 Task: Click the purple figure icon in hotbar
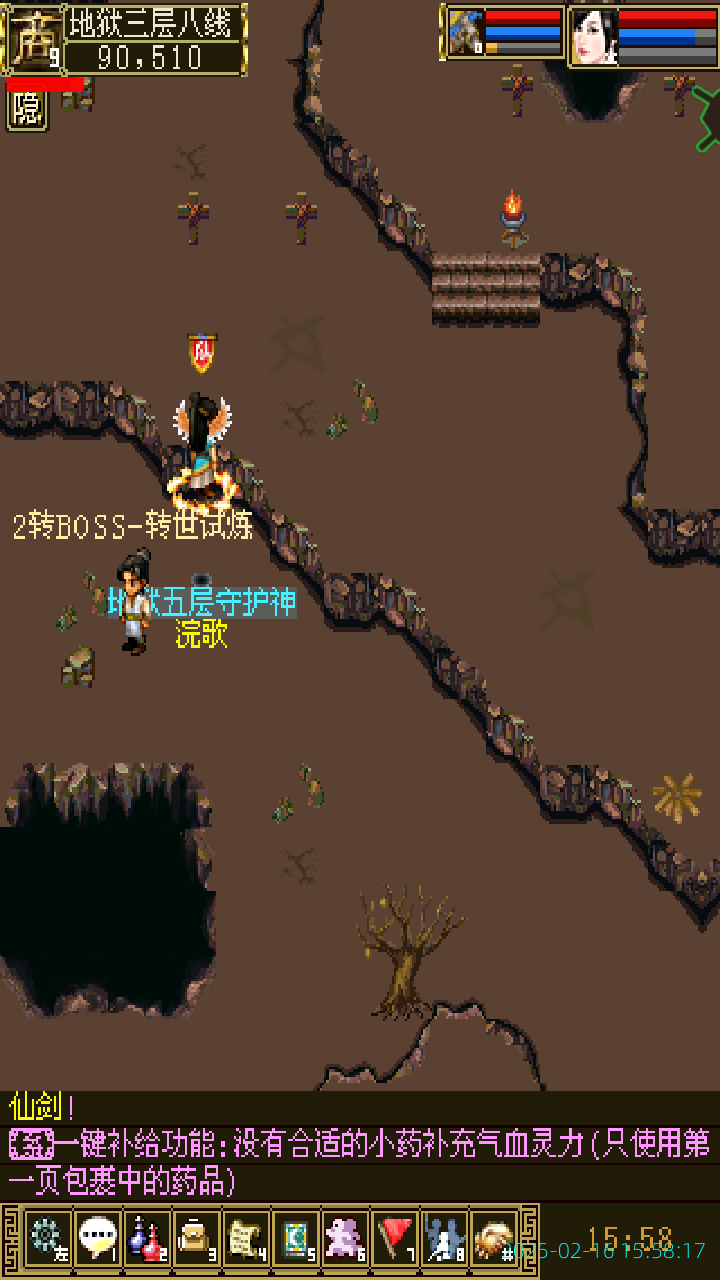click(x=346, y=1237)
